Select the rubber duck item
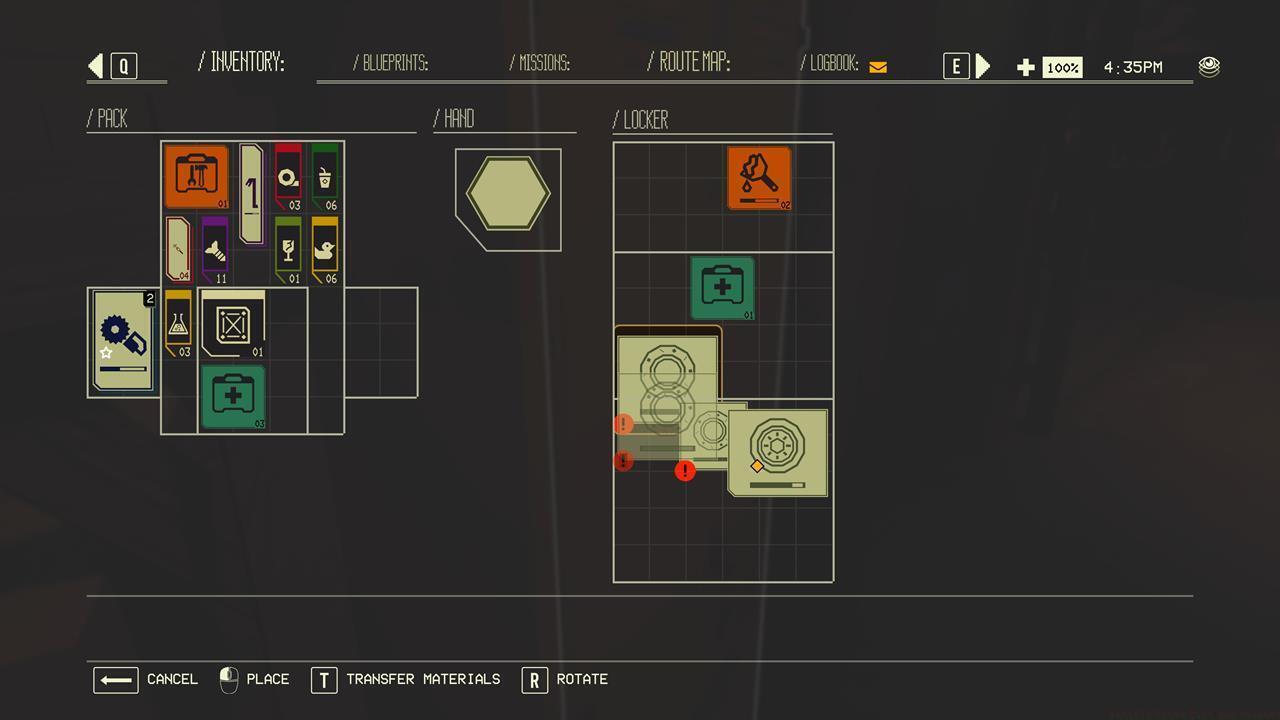The image size is (1280, 720). pyautogui.click(x=323, y=247)
